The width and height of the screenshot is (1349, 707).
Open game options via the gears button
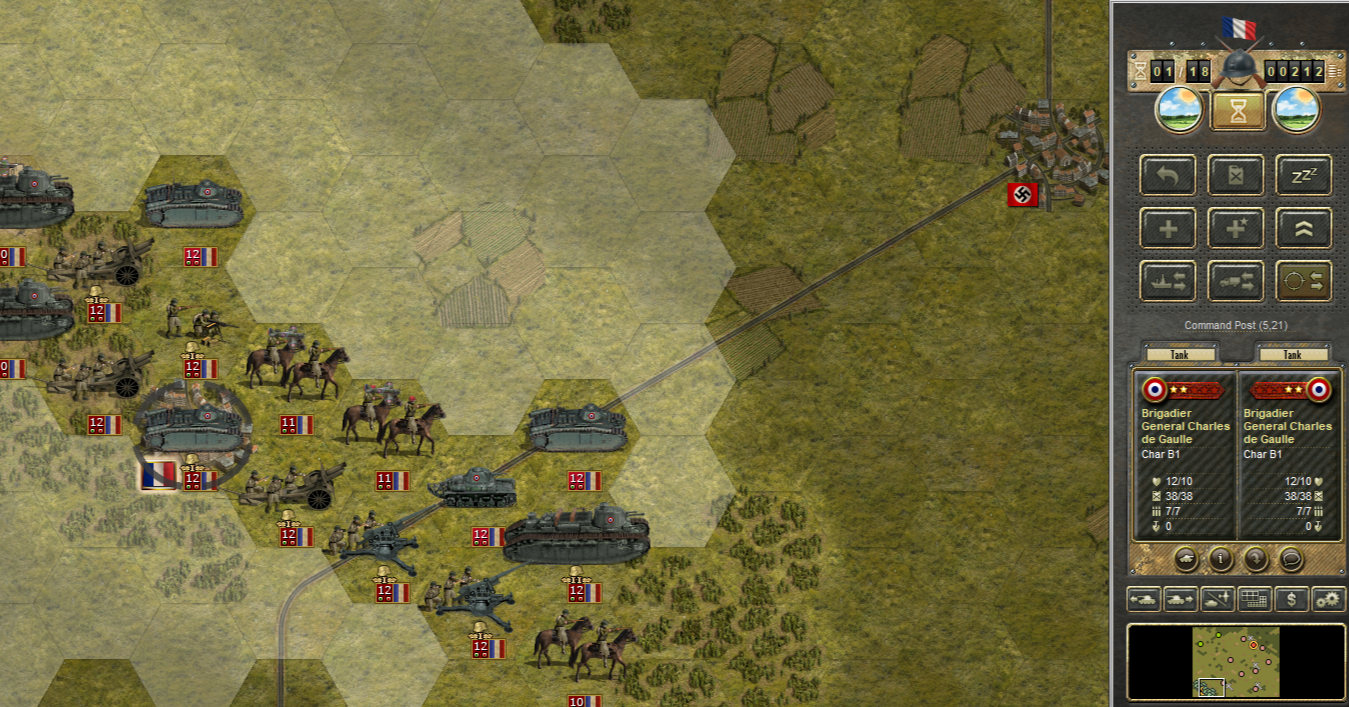tap(1328, 599)
